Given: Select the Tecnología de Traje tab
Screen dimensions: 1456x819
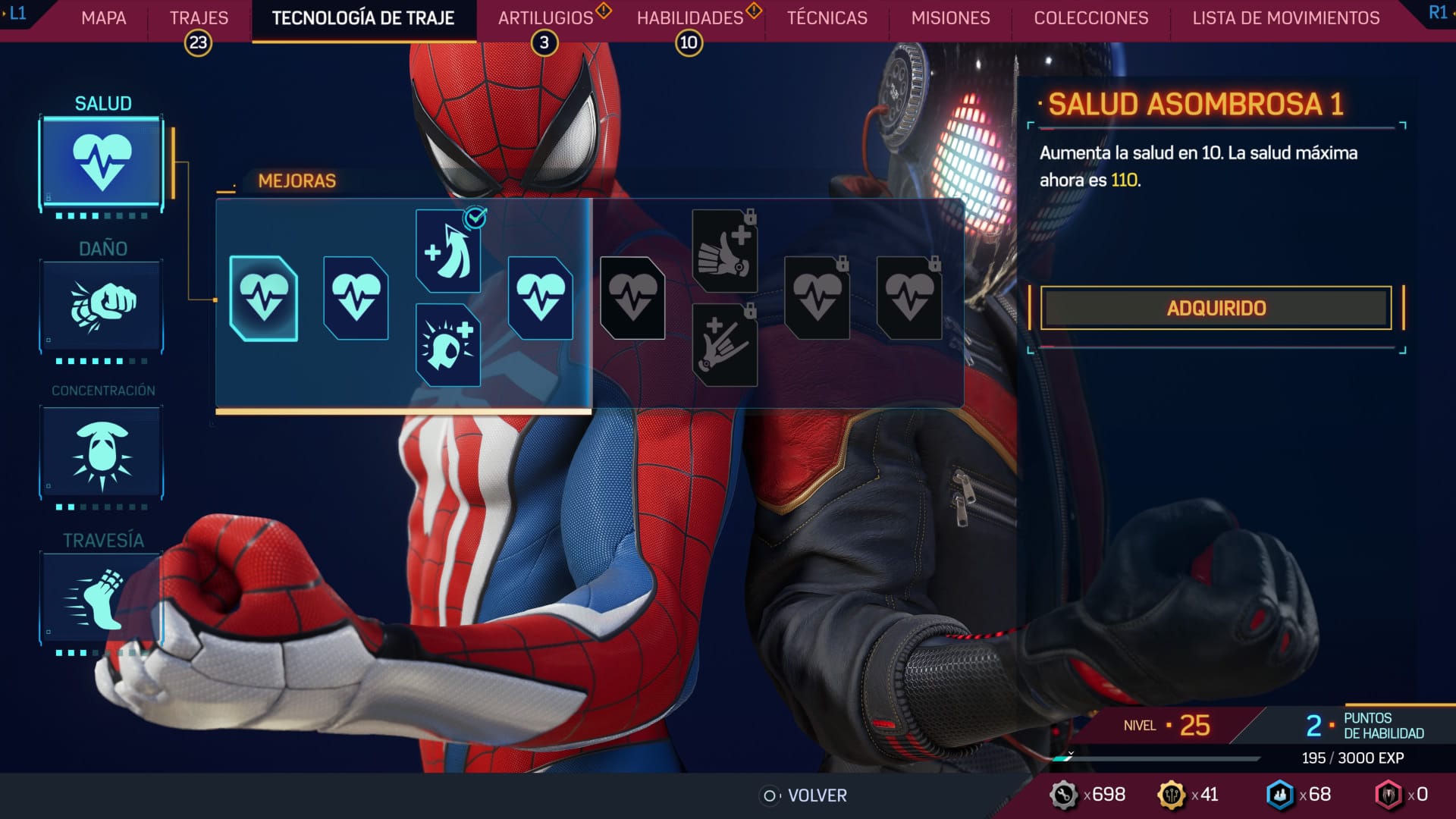Looking at the screenshot, I should point(363,18).
